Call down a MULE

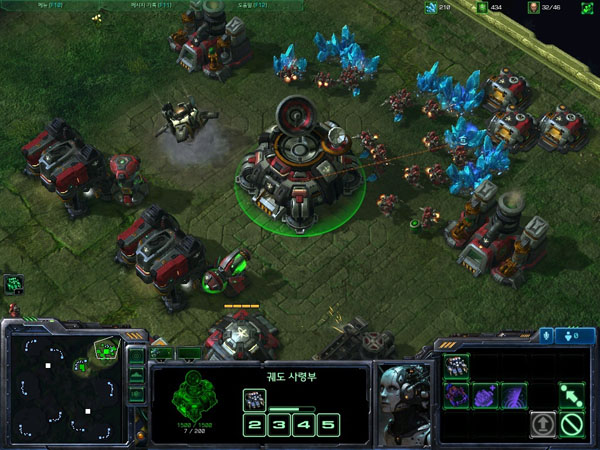click(457, 395)
